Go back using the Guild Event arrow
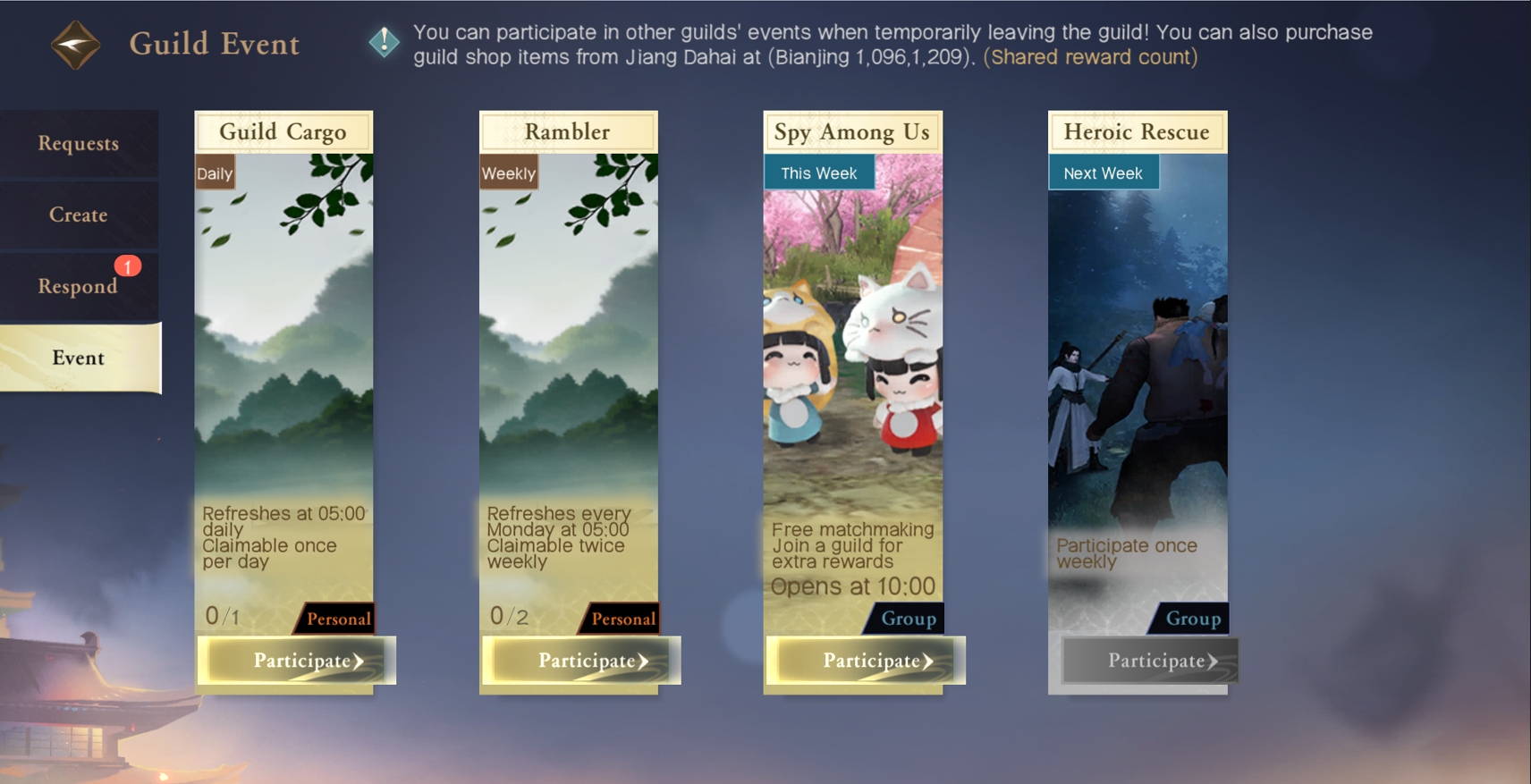 coord(75,45)
